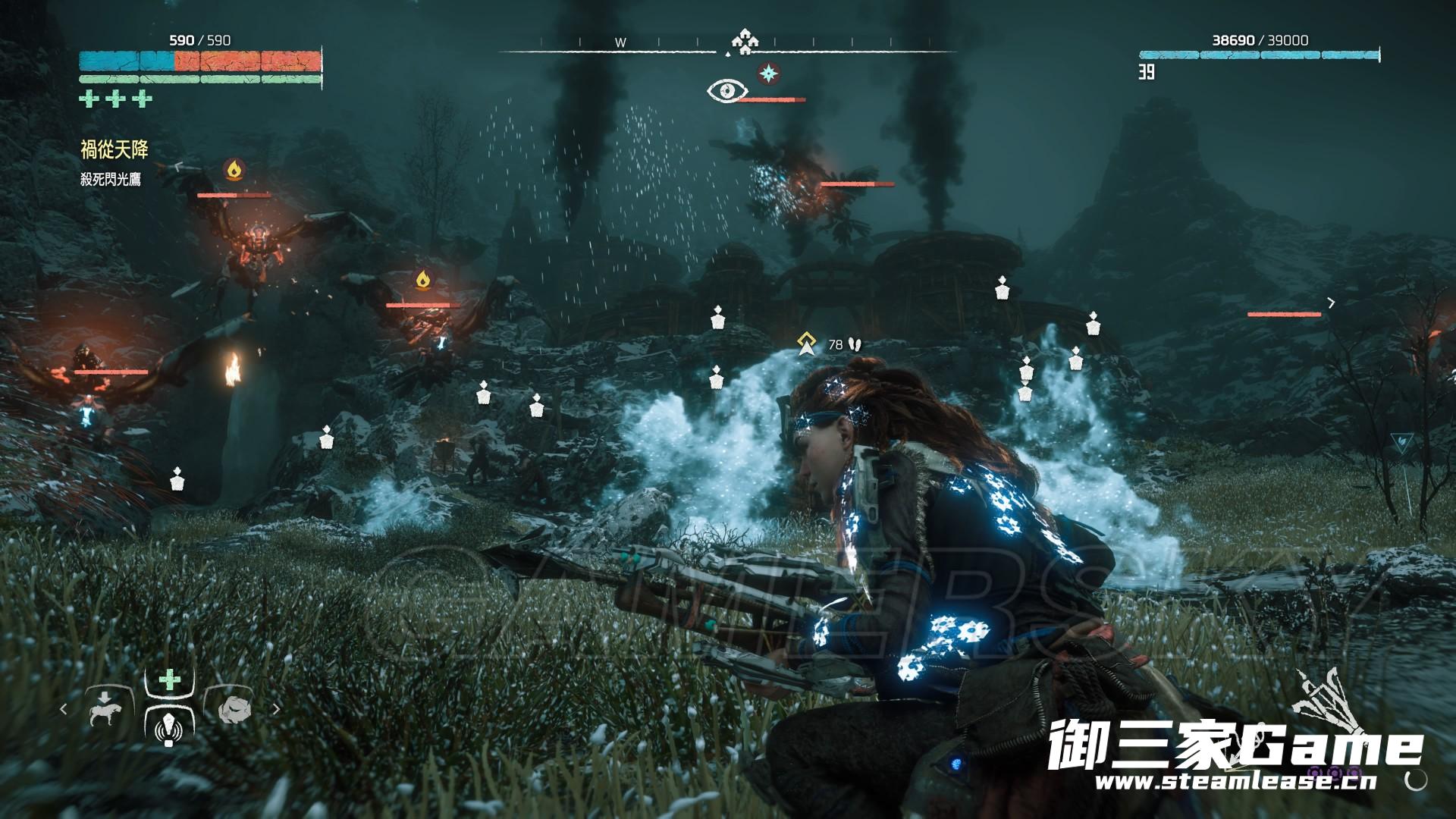Click the eye detection indicator
The image size is (1456, 819).
click(x=726, y=92)
